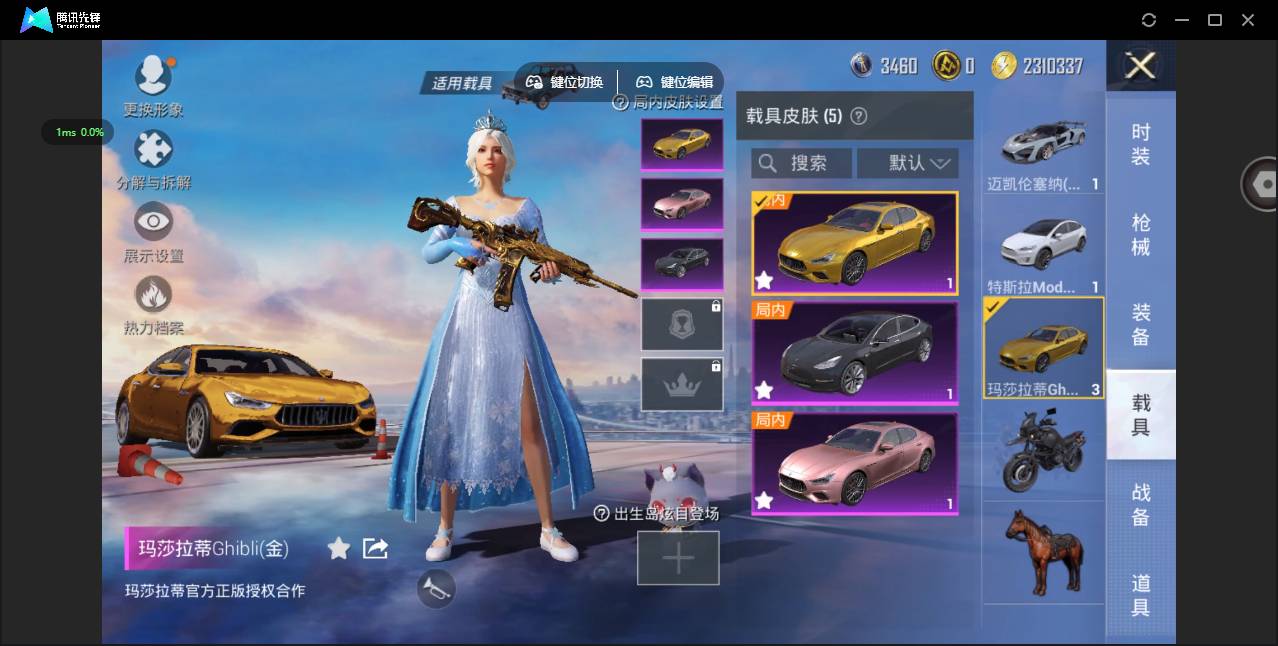1278x646 pixels.
Task: Select the 装备 tab
Action: coord(1141,324)
